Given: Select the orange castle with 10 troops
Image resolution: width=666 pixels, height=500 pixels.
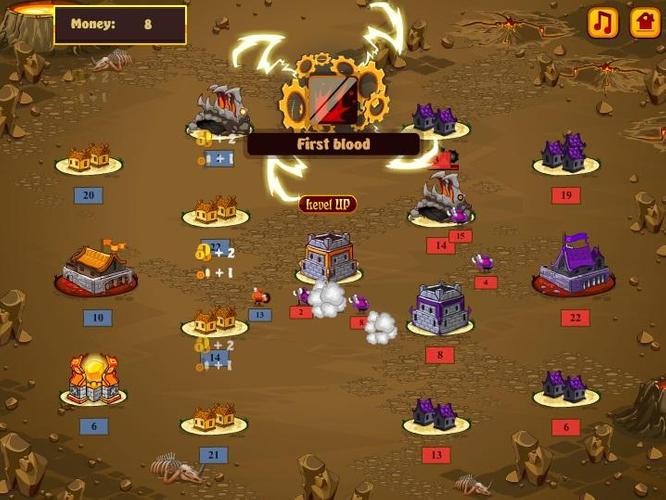Looking at the screenshot, I should coord(97,270).
